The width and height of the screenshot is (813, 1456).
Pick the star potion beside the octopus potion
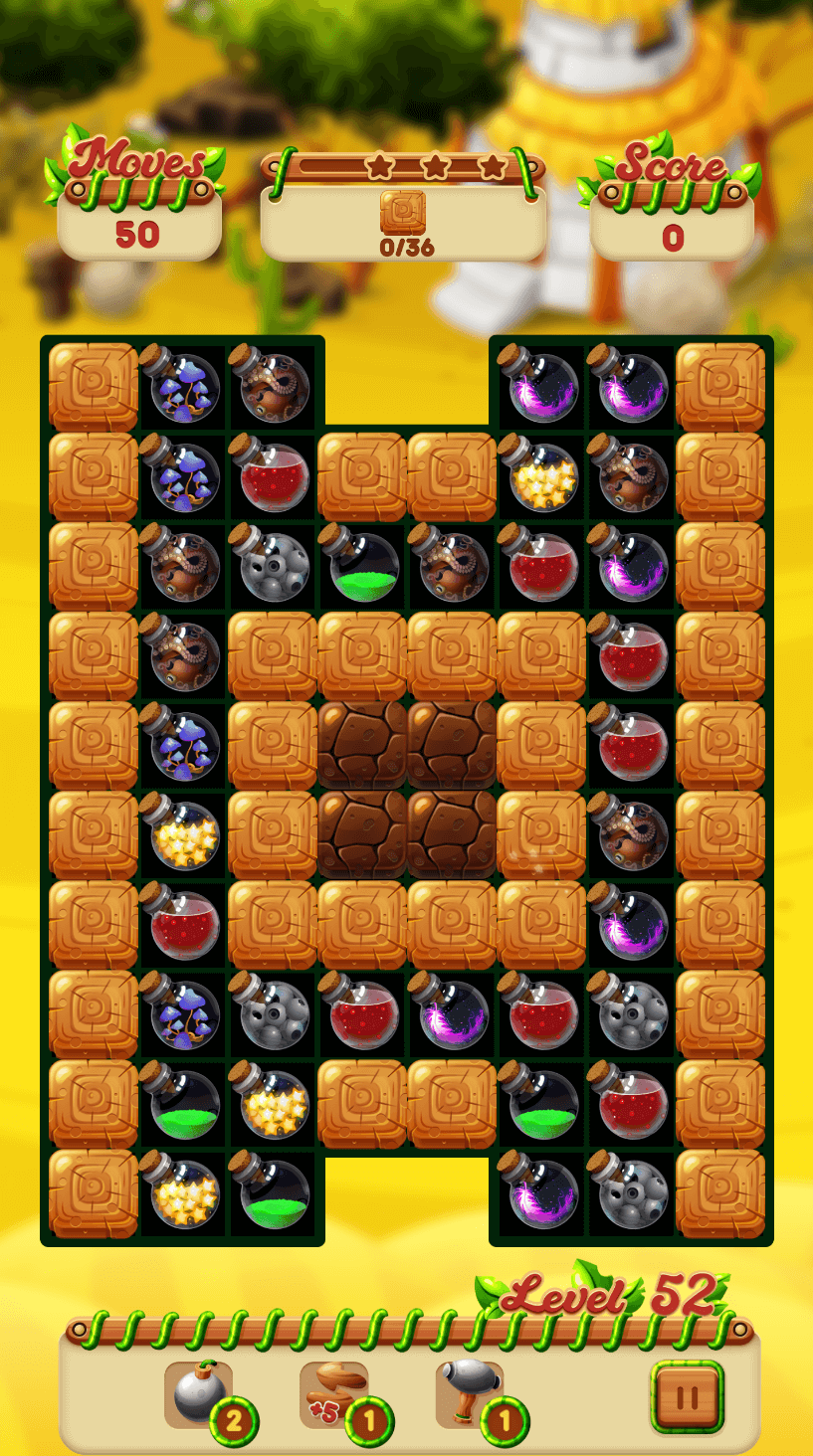click(x=540, y=476)
